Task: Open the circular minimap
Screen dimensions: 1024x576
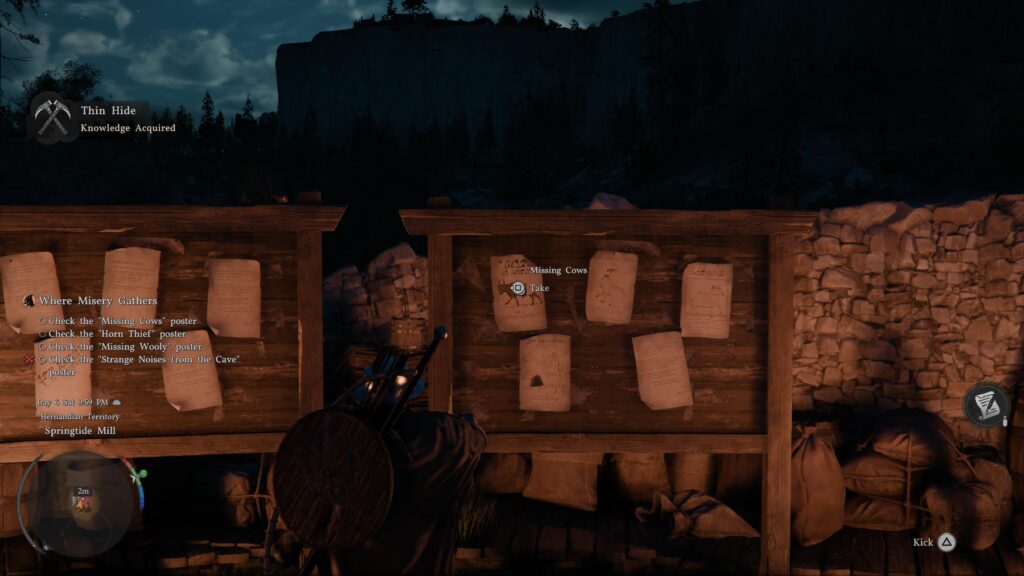Action: tap(81, 502)
